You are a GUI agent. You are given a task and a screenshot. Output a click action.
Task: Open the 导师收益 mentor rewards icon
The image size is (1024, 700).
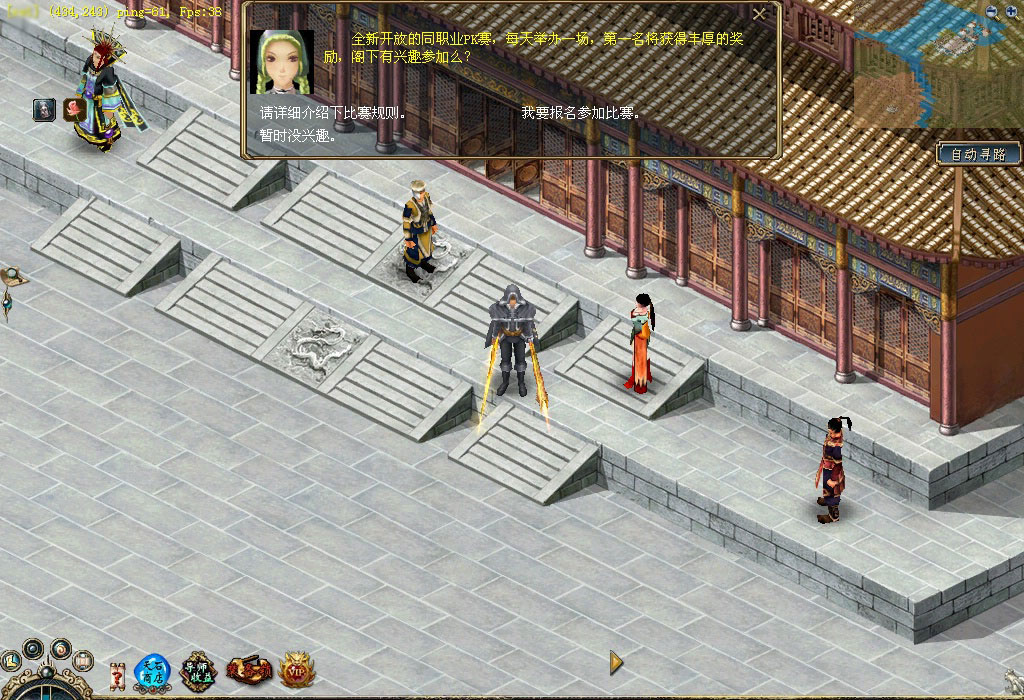point(199,671)
